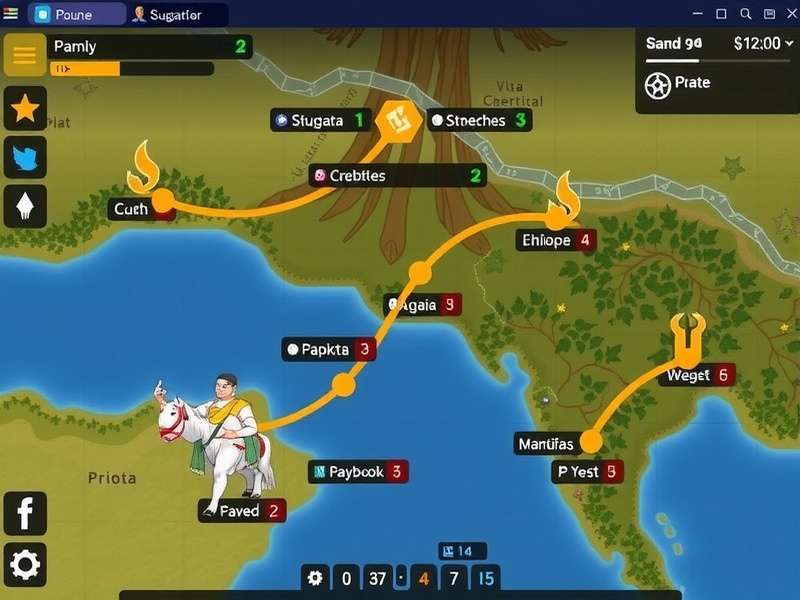The height and width of the screenshot is (600, 800).
Task: Click the small gear in bottom bar
Action: click(x=316, y=577)
